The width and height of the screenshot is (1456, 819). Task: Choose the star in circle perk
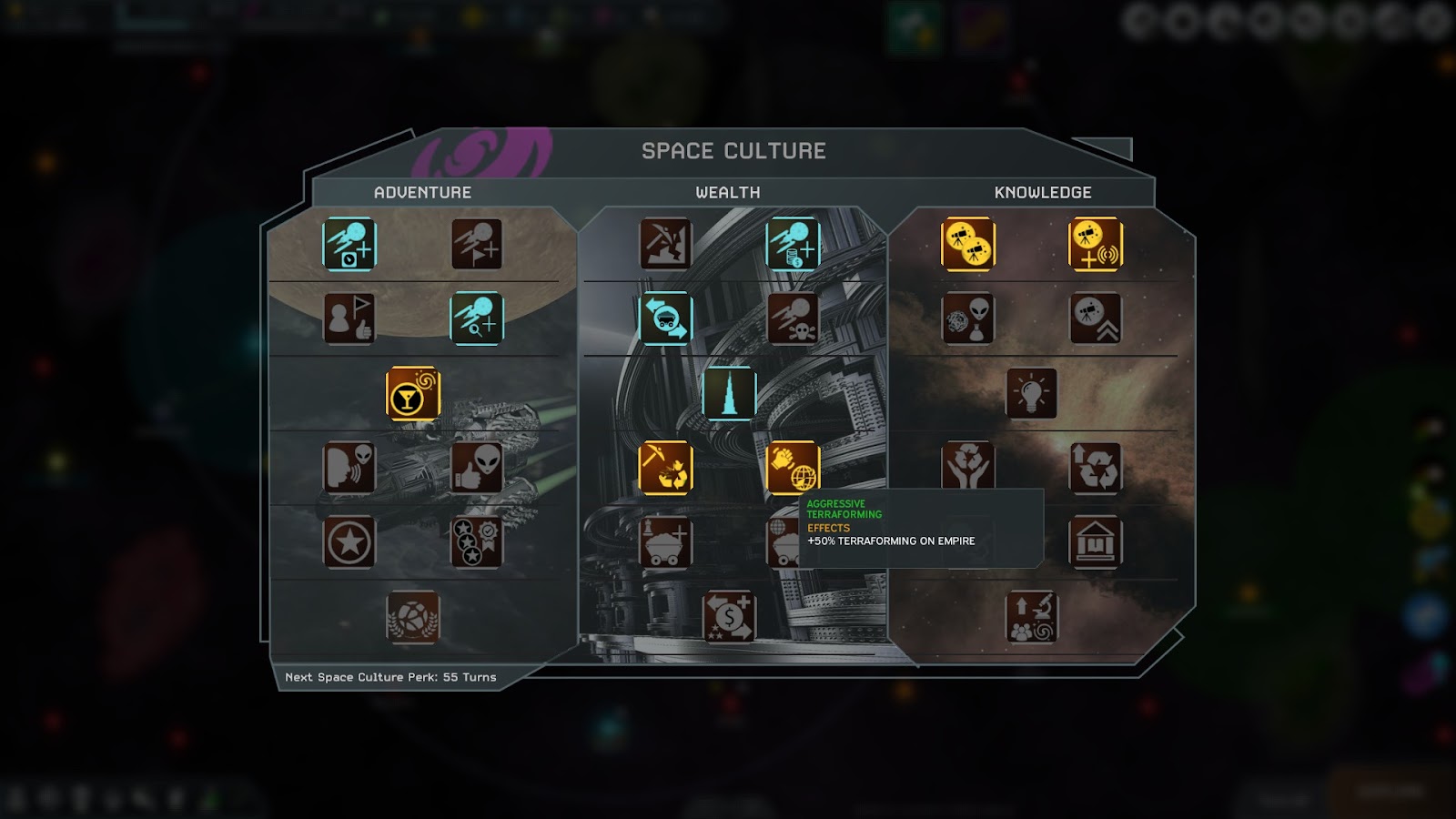pyautogui.click(x=349, y=543)
